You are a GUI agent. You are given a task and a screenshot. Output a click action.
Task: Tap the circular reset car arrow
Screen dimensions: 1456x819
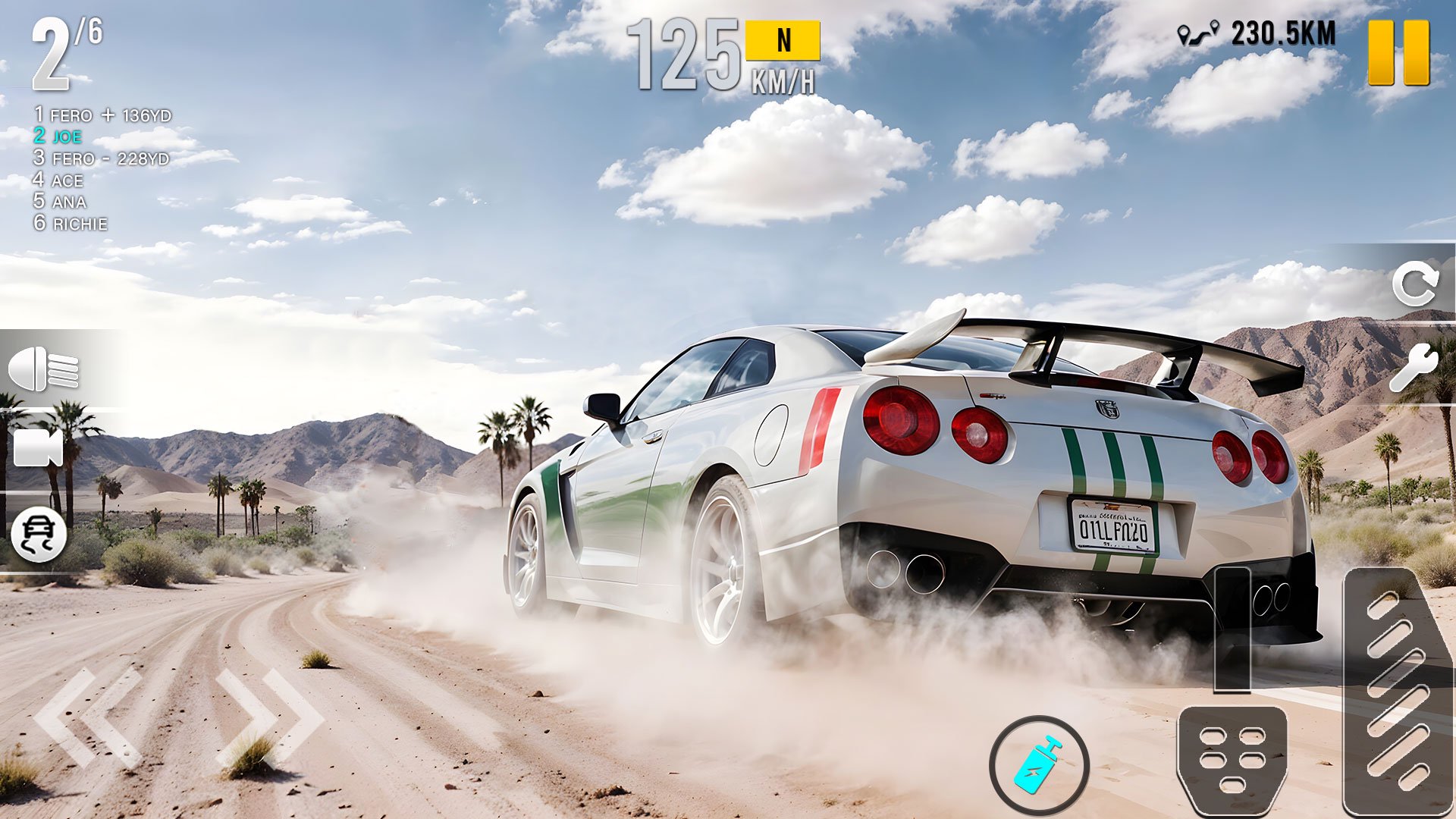tap(1415, 284)
